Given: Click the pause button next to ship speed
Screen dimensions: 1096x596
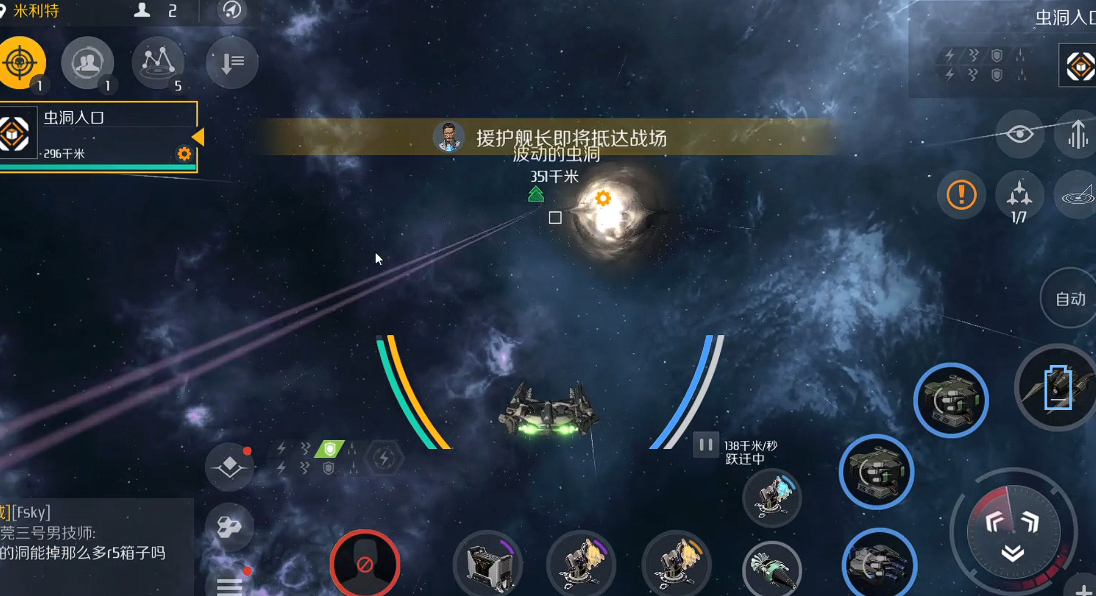Looking at the screenshot, I should 706,445.
